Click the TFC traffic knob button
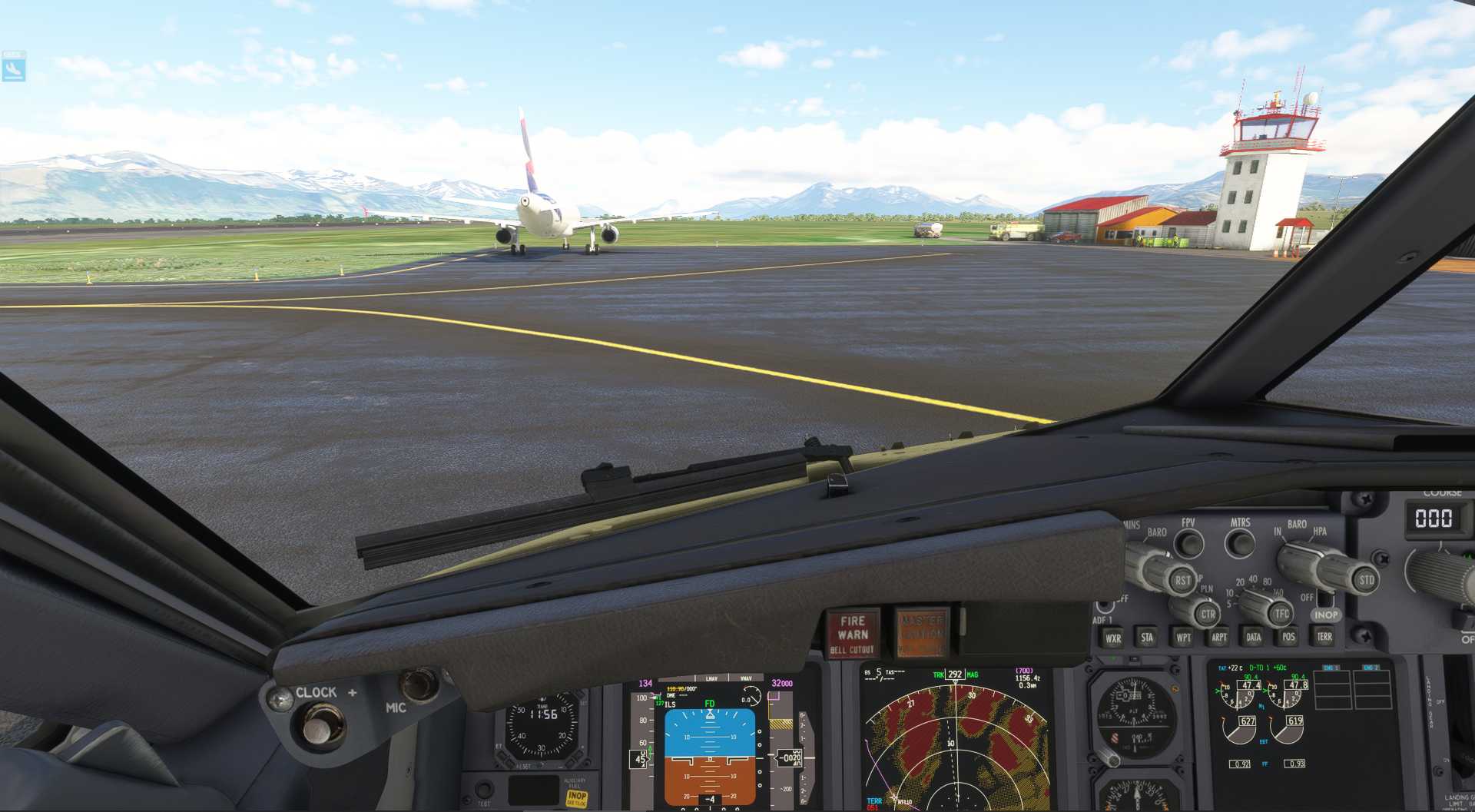Image resolution: width=1475 pixels, height=812 pixels. pos(1281,614)
